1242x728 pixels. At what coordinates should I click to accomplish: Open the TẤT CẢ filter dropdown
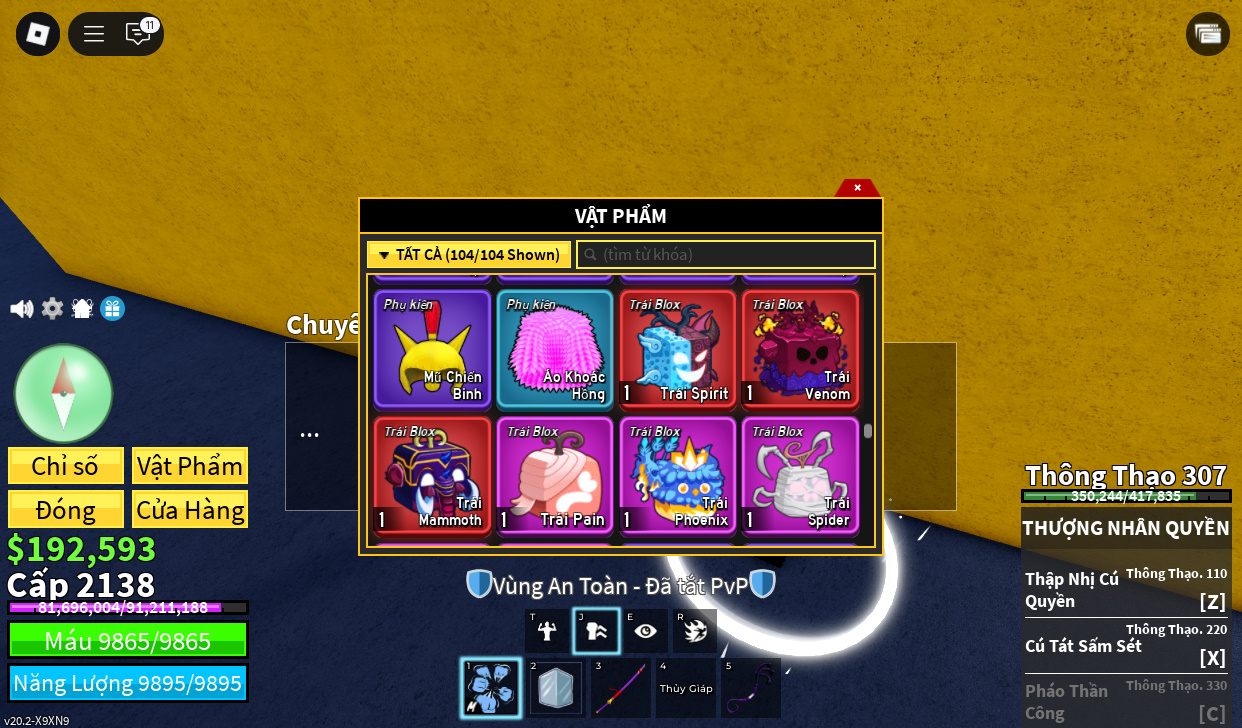[x=469, y=255]
